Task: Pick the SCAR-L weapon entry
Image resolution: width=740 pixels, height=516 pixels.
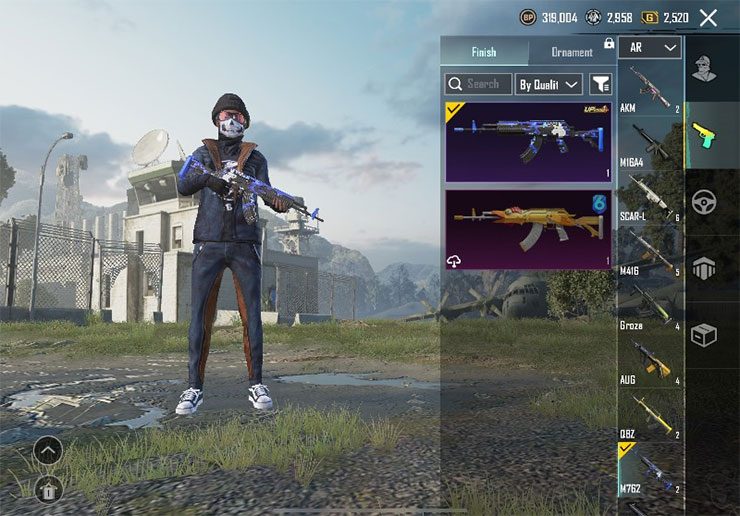Action: click(650, 196)
